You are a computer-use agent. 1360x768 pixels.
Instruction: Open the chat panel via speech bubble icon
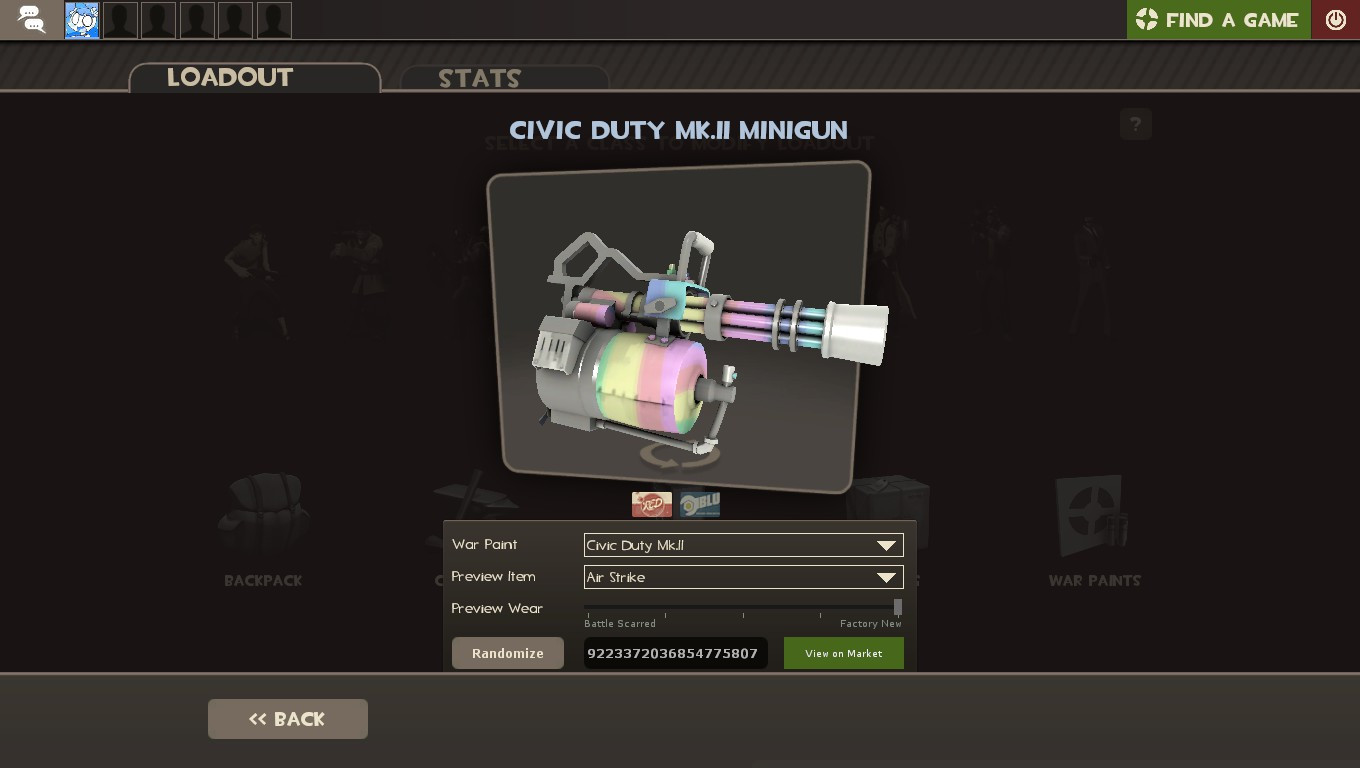click(x=30, y=19)
